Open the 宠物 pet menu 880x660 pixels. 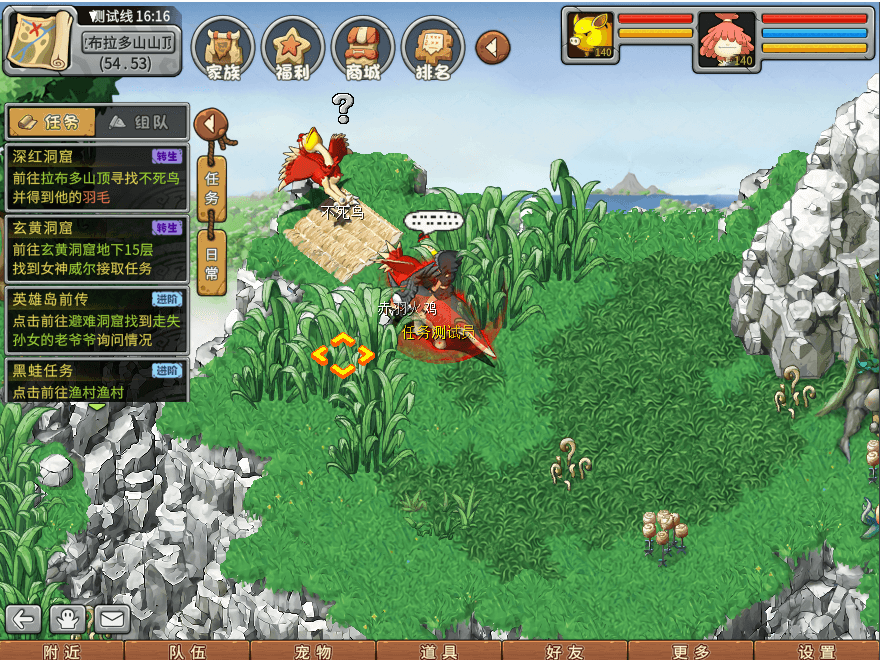313,651
